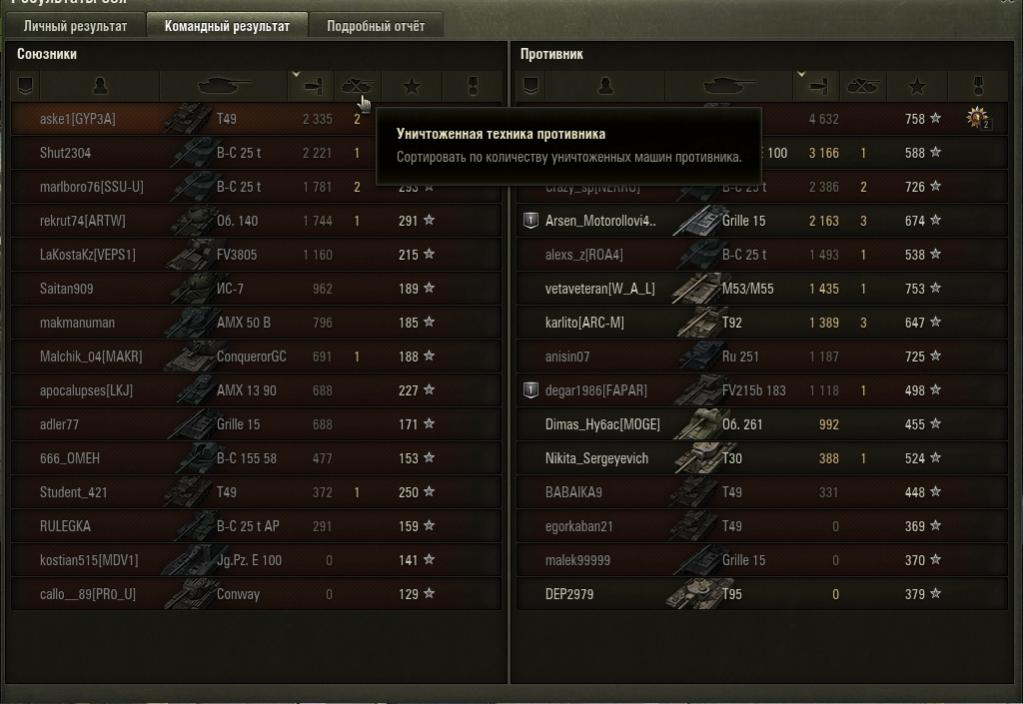
Task: Click the medal icon on top enemy row
Action: [x=977, y=119]
